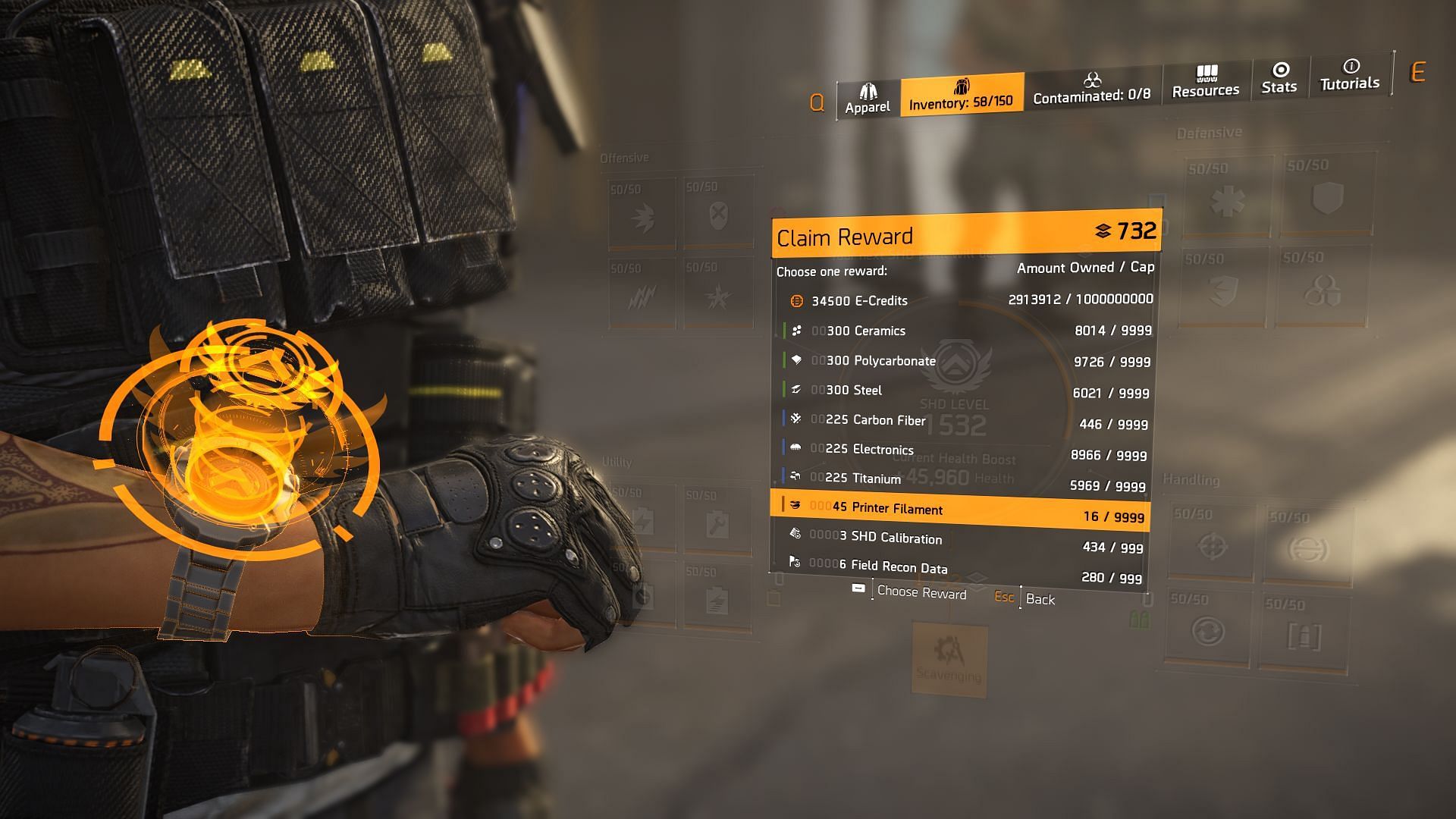Choose the 225 Titanium reward
This screenshot has width=1456, height=819.
point(963,481)
